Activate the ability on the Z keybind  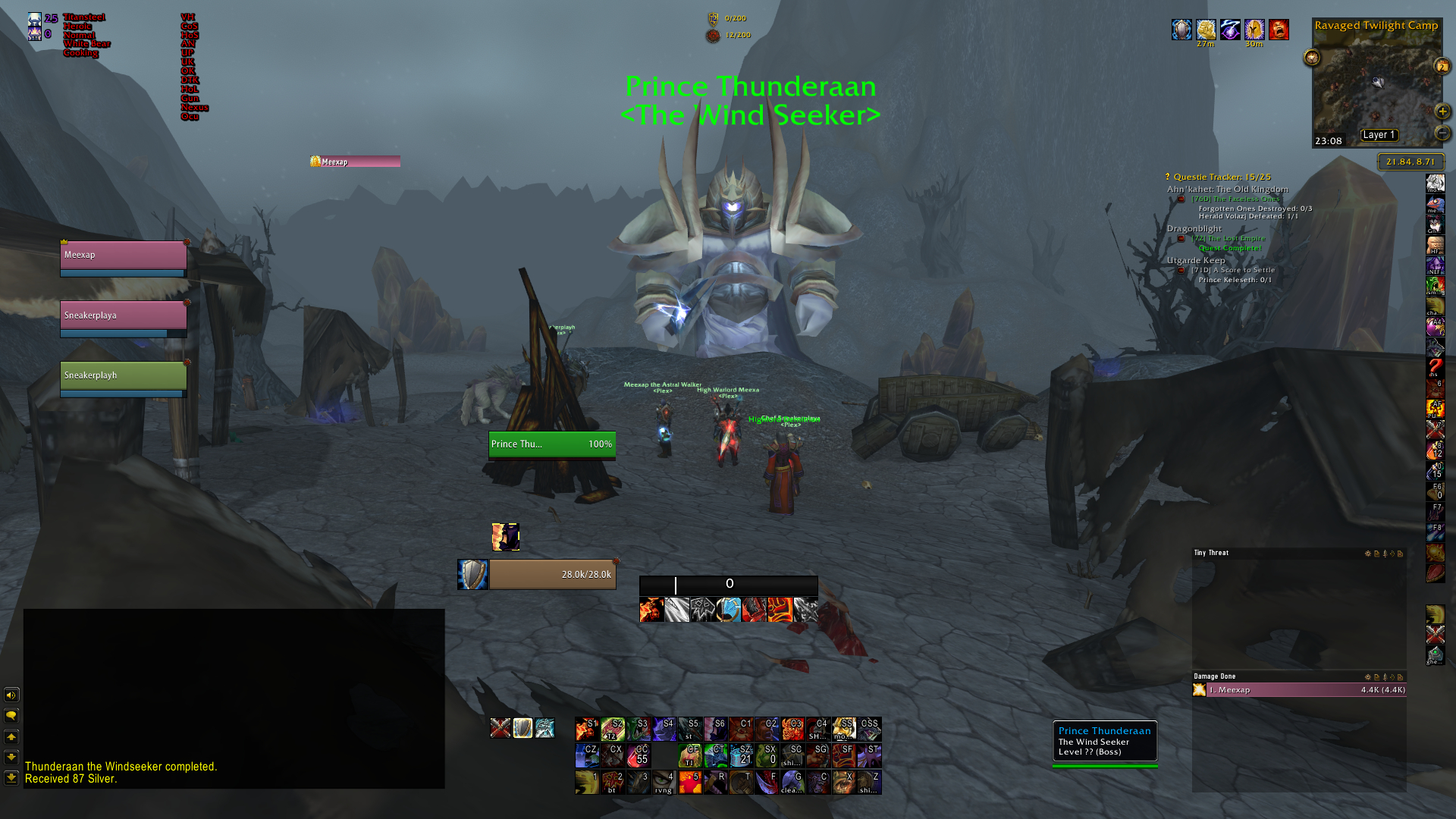point(869,782)
